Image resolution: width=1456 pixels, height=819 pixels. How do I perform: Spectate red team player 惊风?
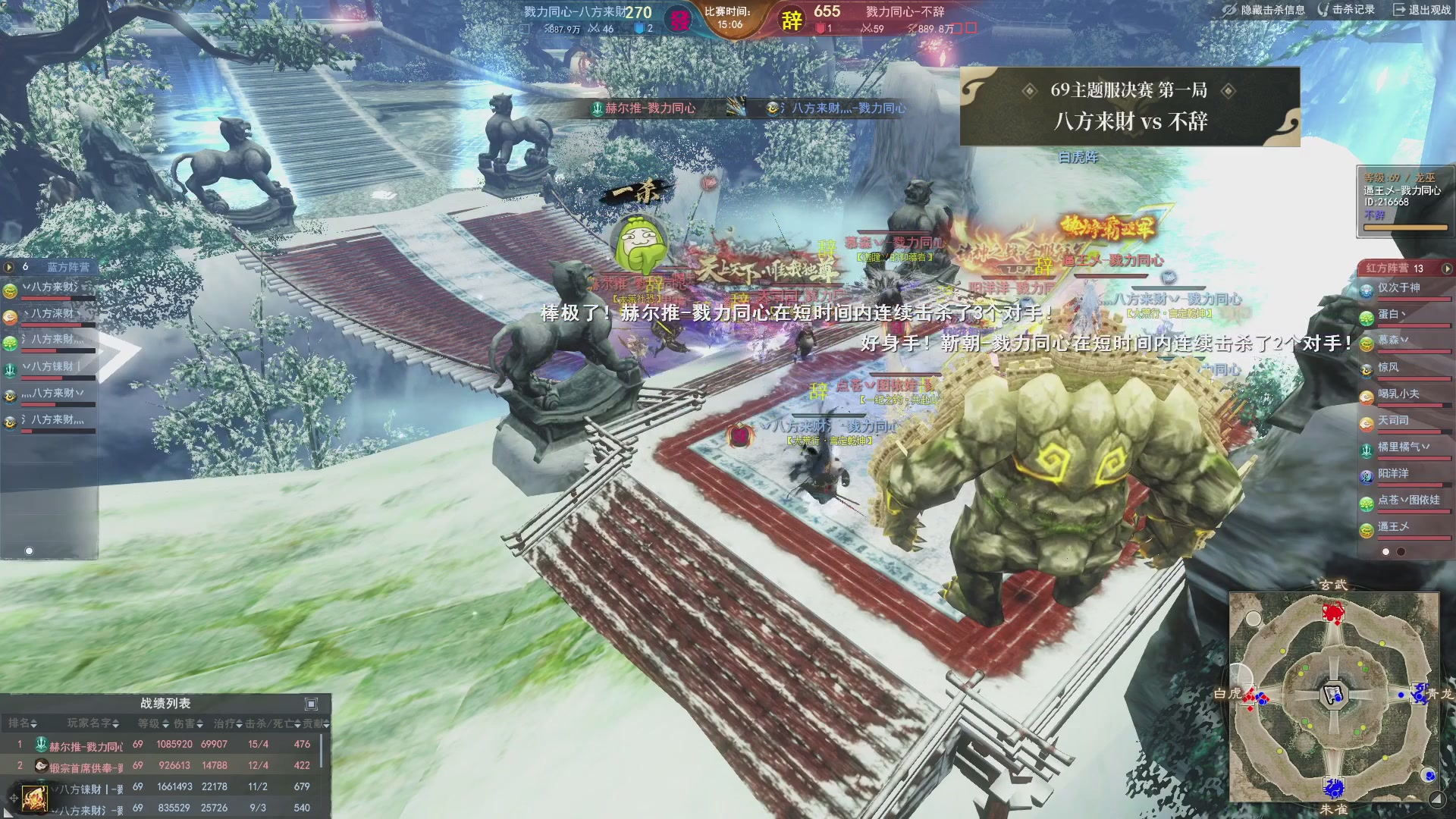[x=1389, y=368]
